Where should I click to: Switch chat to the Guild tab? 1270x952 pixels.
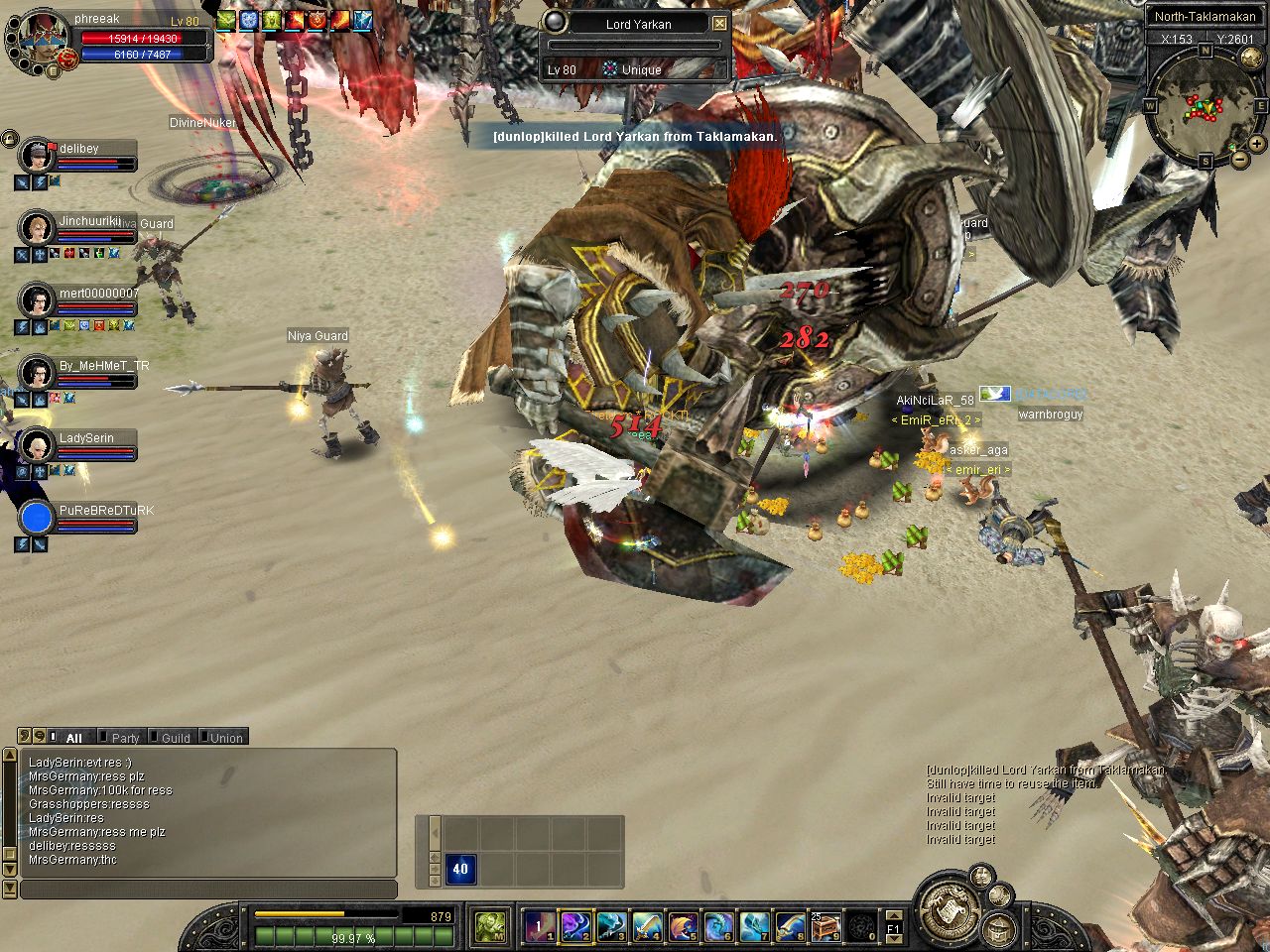click(175, 738)
